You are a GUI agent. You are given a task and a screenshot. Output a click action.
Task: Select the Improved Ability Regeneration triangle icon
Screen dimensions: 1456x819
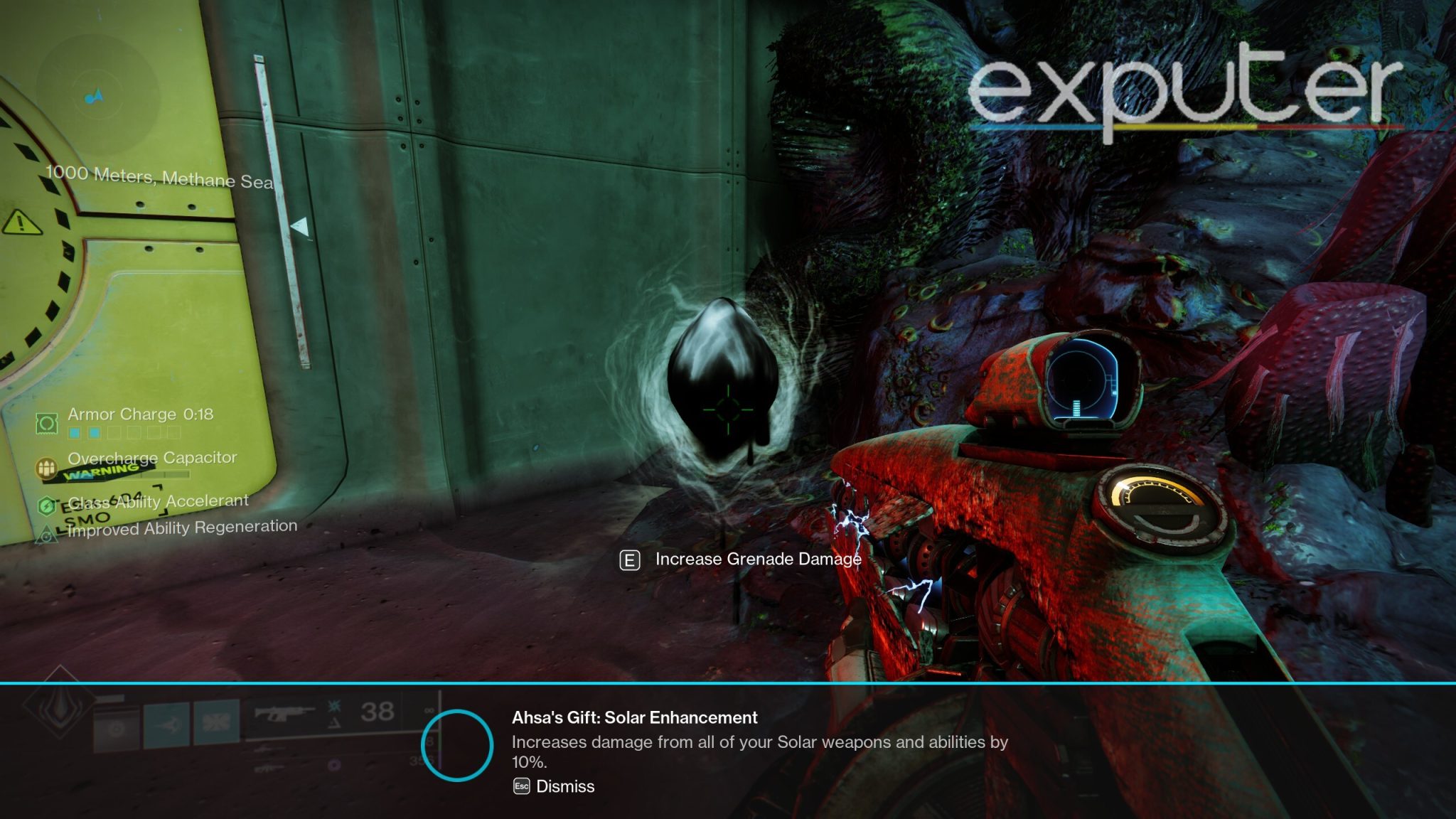[47, 535]
